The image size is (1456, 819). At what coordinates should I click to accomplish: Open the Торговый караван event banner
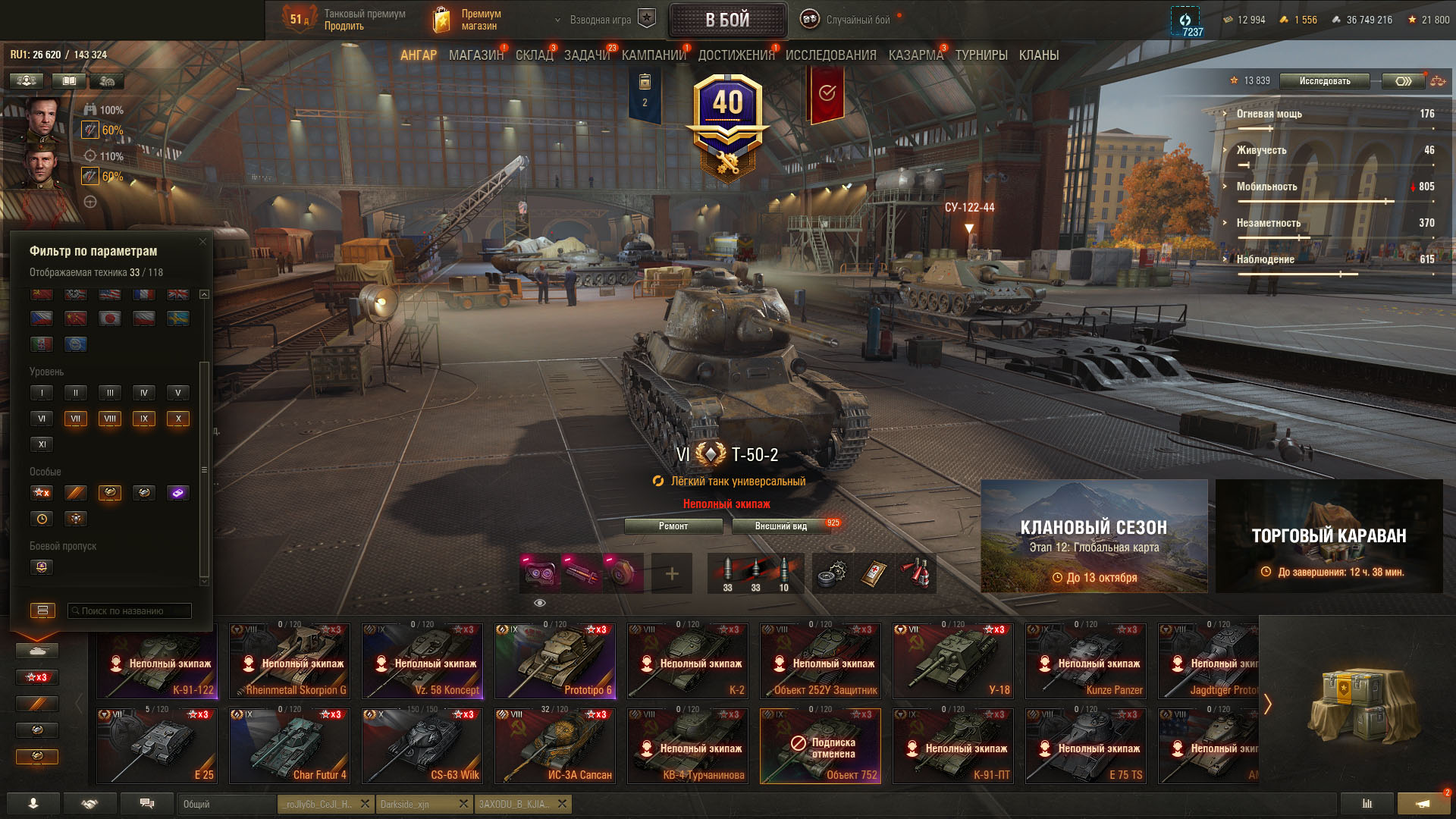pos(1329,536)
